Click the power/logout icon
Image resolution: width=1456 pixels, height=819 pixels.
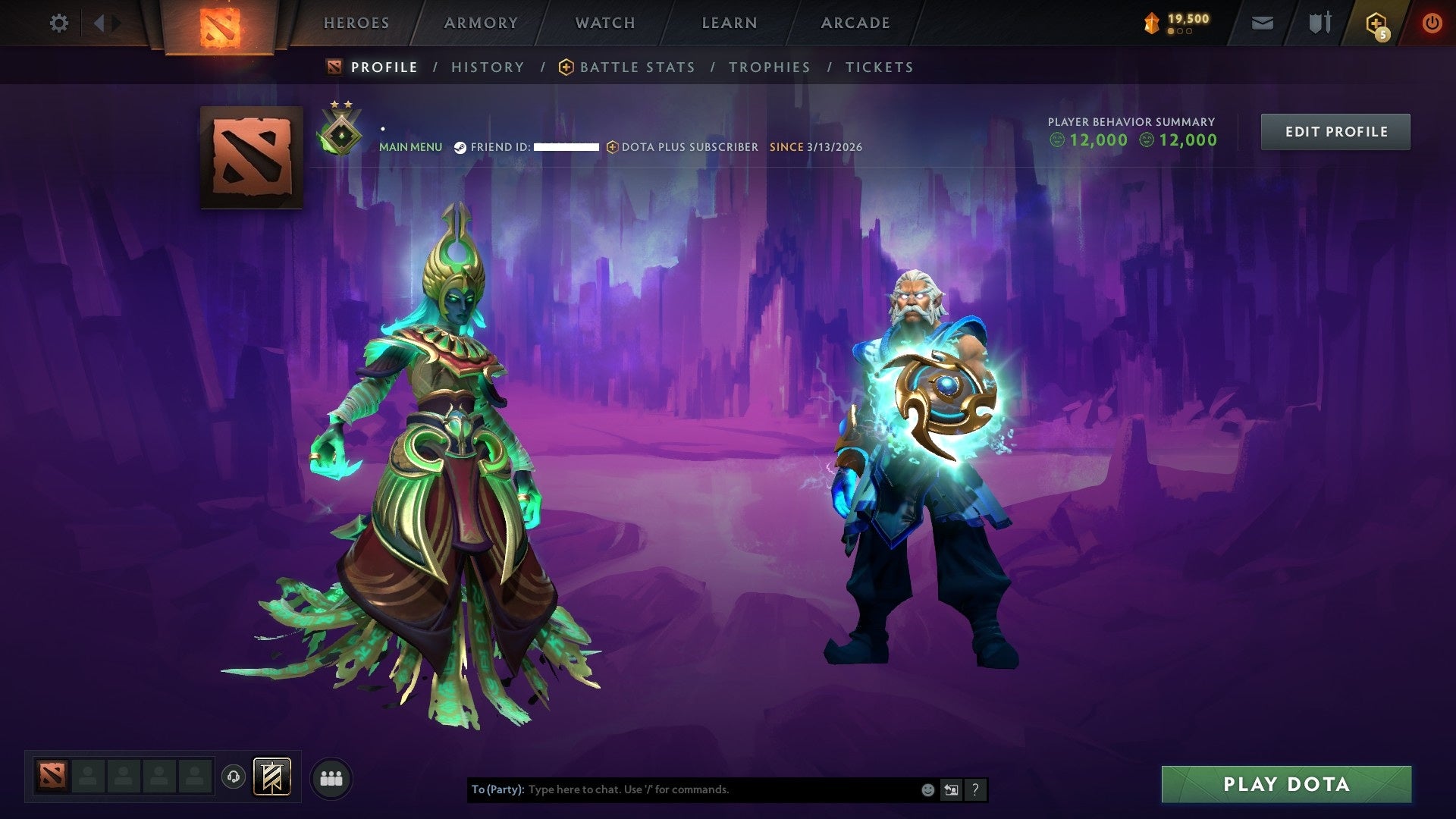click(1433, 23)
